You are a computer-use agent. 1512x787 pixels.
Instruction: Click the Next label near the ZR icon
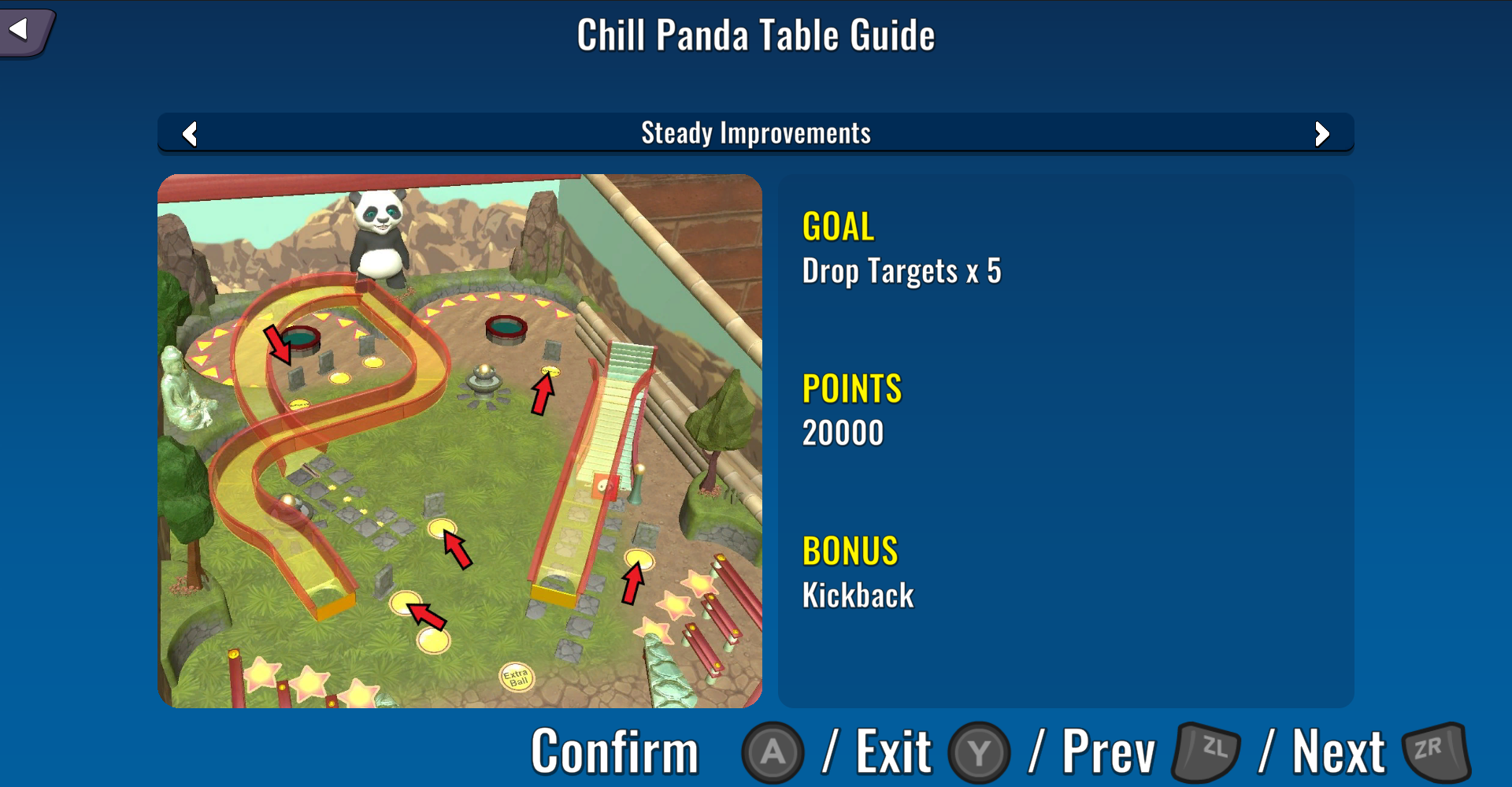pos(1340,748)
